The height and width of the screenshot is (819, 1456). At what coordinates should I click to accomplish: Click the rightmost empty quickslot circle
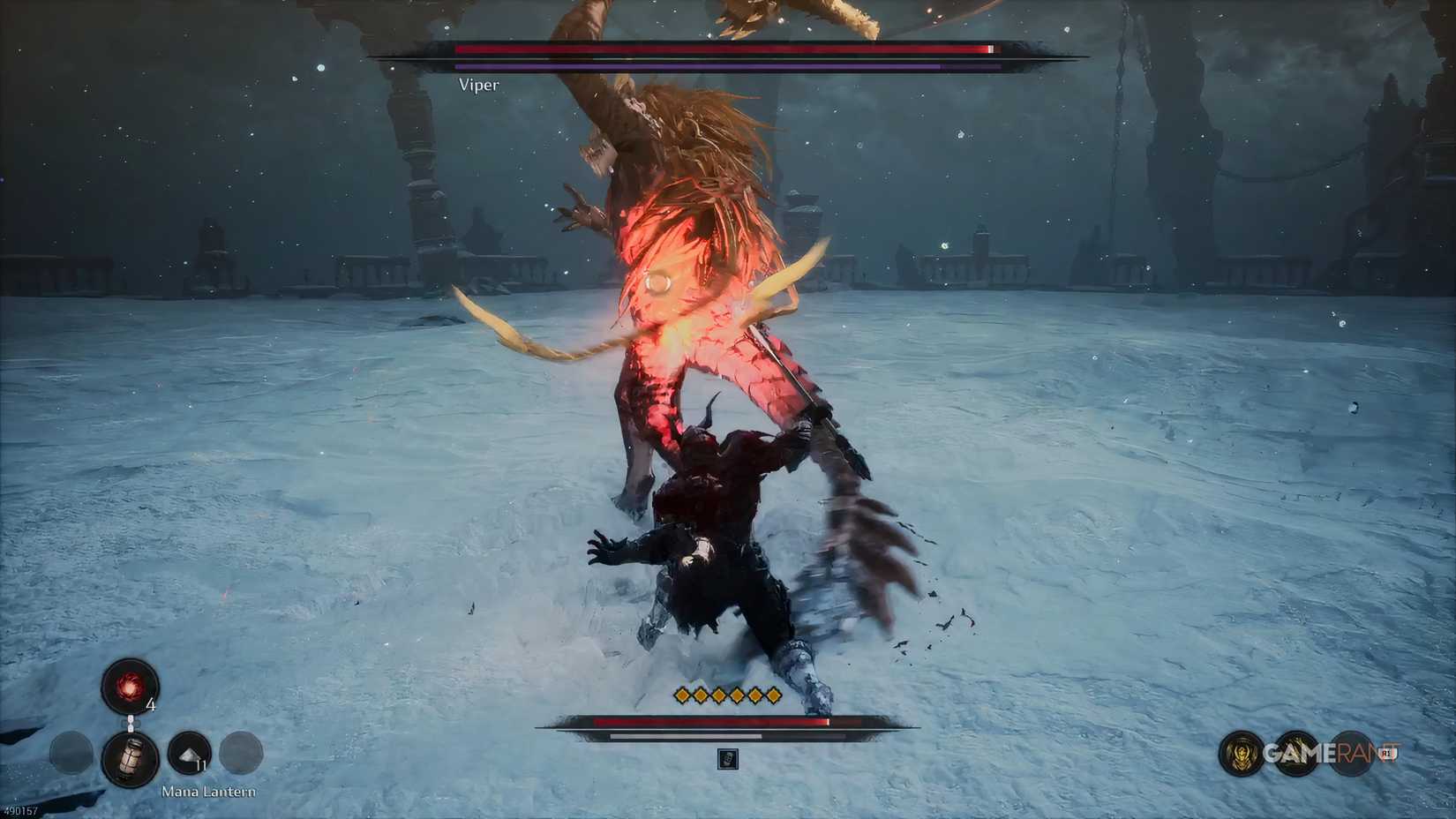[241, 753]
